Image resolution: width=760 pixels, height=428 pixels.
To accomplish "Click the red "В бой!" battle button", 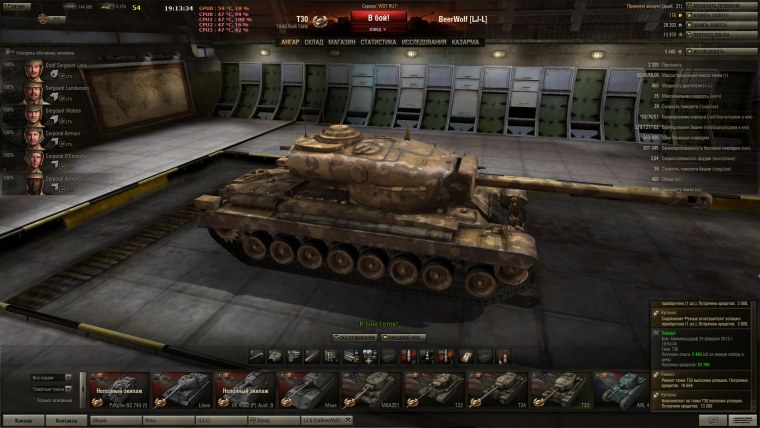I will [x=379, y=18].
